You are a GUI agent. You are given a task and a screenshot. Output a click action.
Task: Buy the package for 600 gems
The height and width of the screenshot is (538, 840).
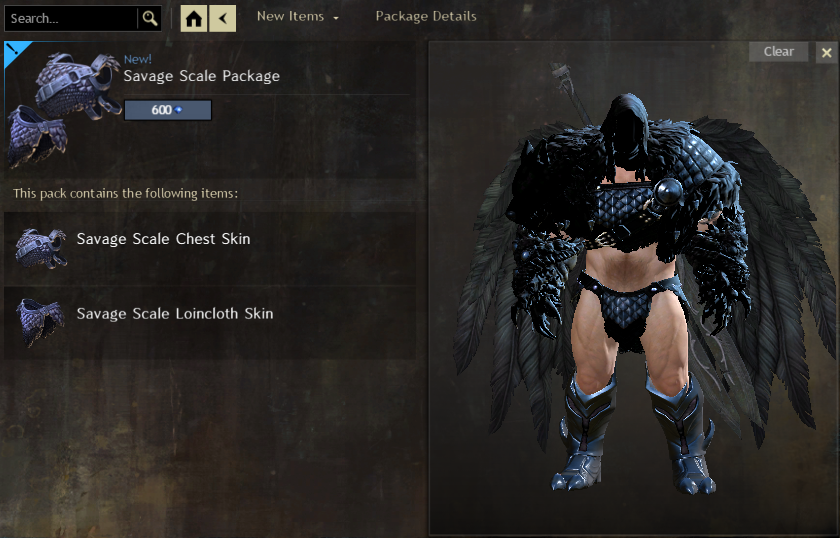point(168,110)
